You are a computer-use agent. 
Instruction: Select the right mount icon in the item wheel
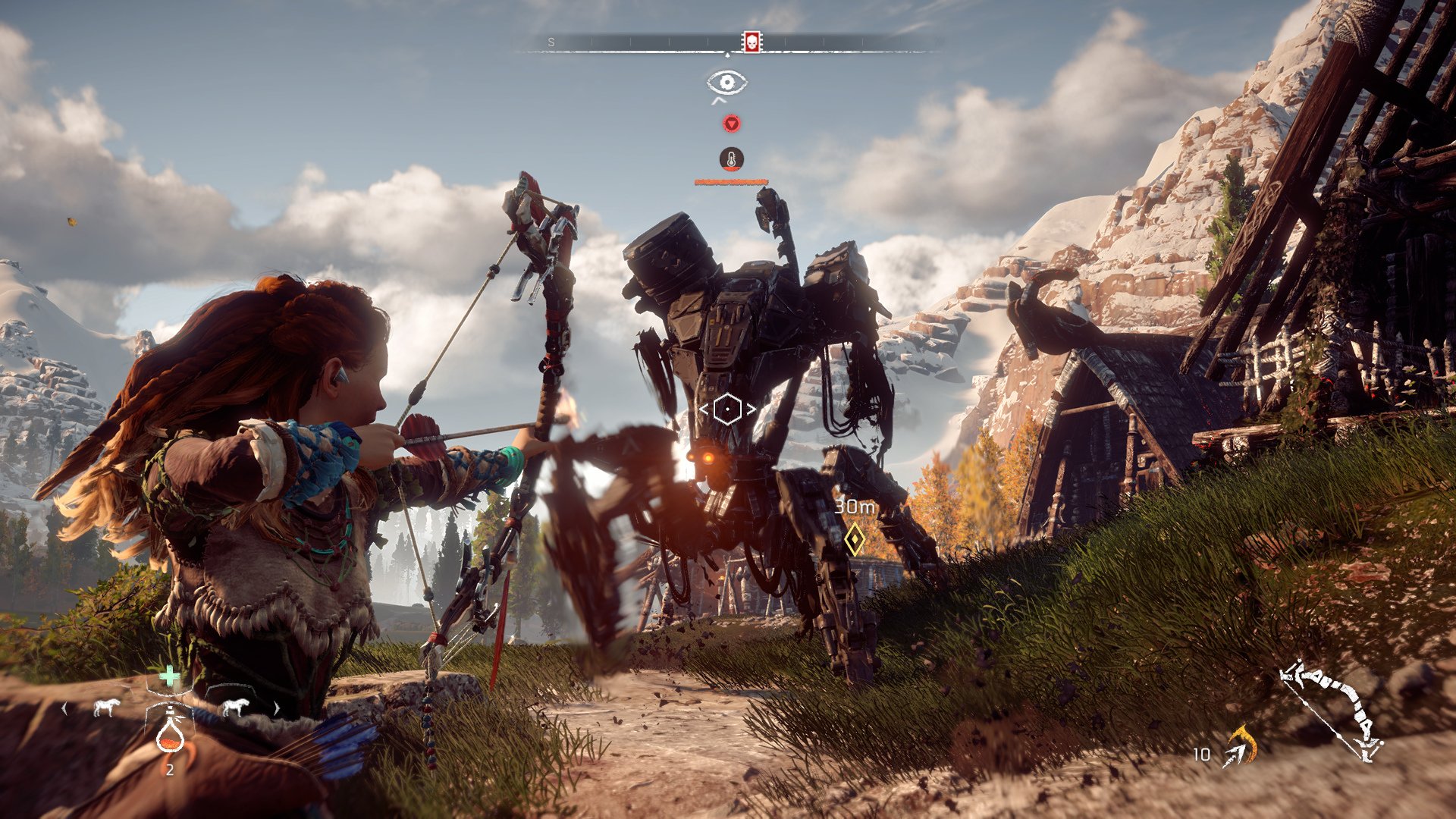click(237, 707)
